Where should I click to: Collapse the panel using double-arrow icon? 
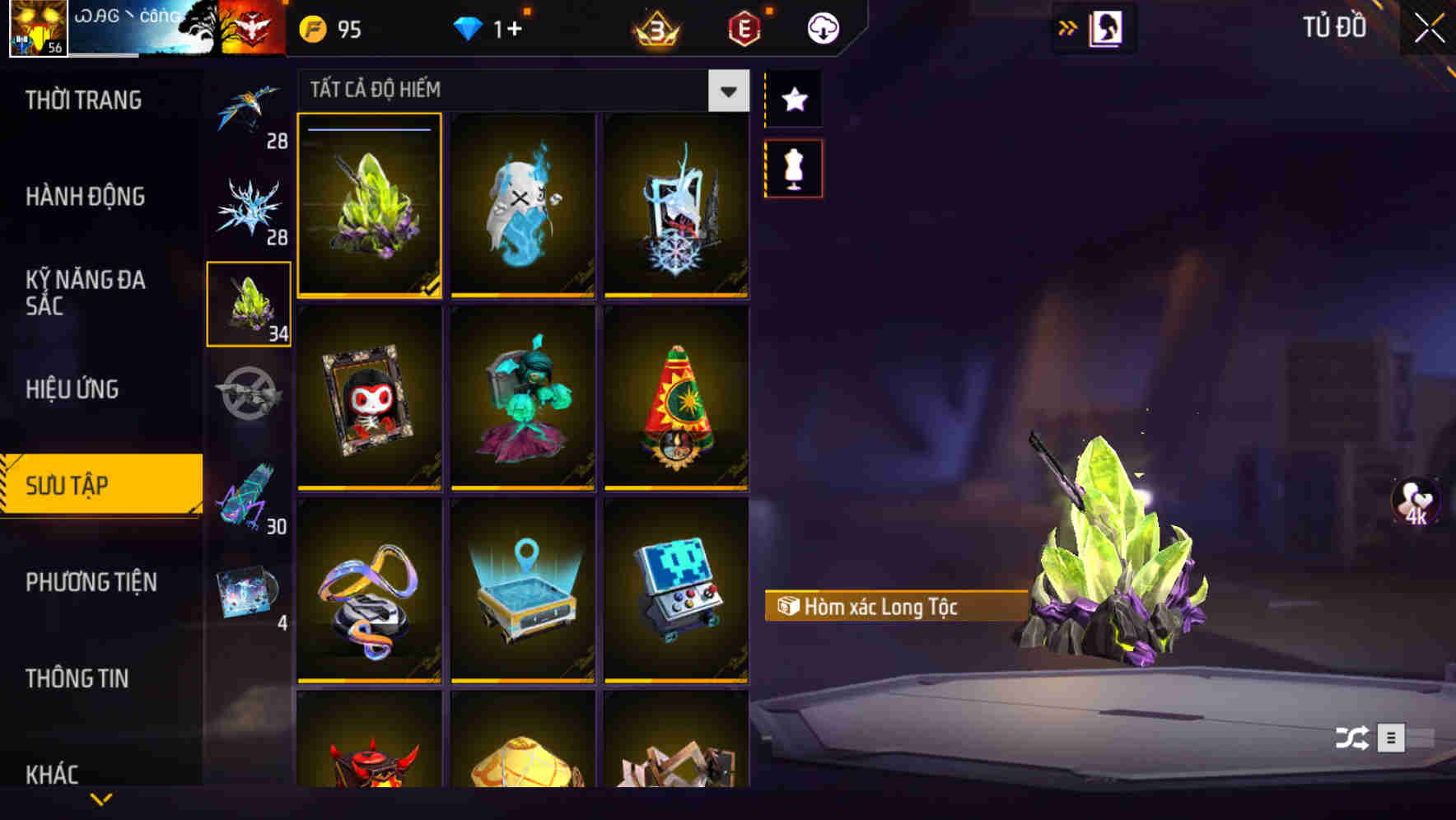pyautogui.click(x=1067, y=27)
